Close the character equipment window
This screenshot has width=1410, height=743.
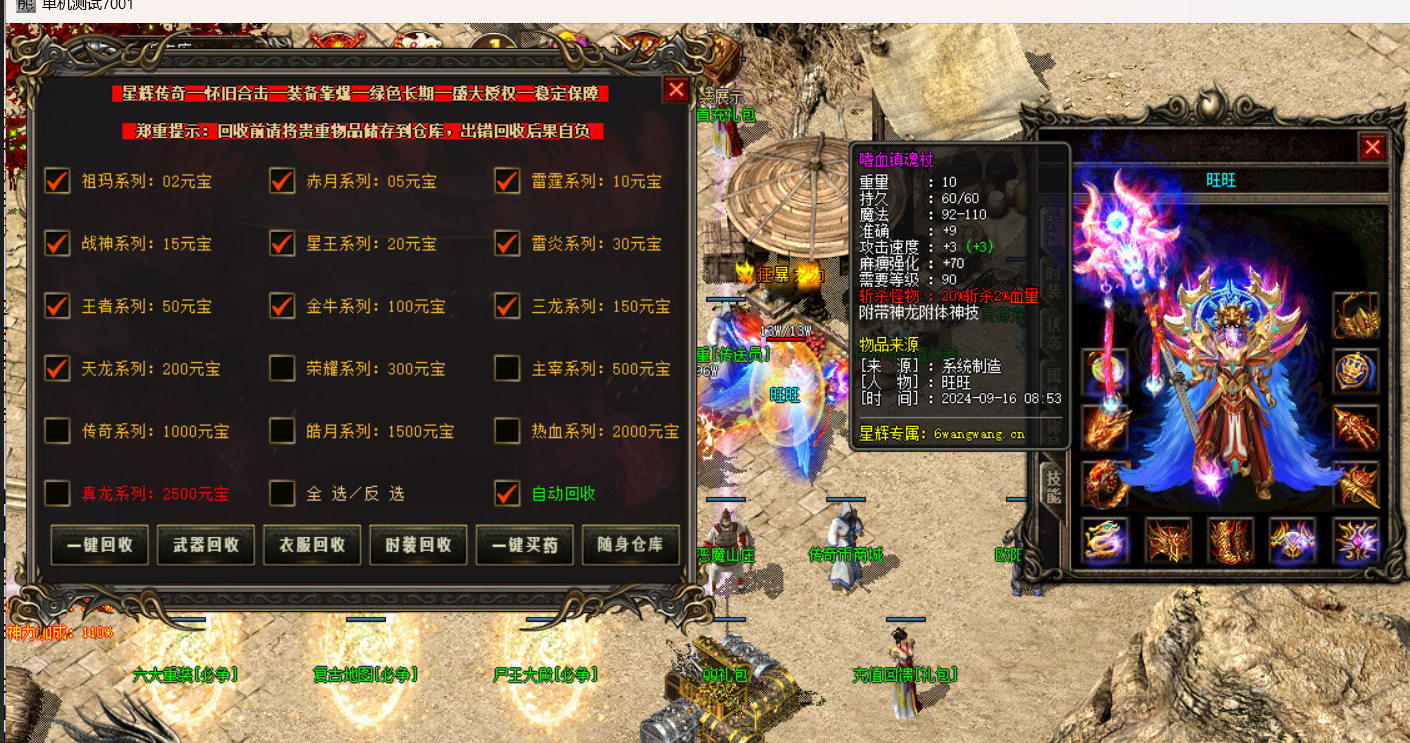point(1372,147)
